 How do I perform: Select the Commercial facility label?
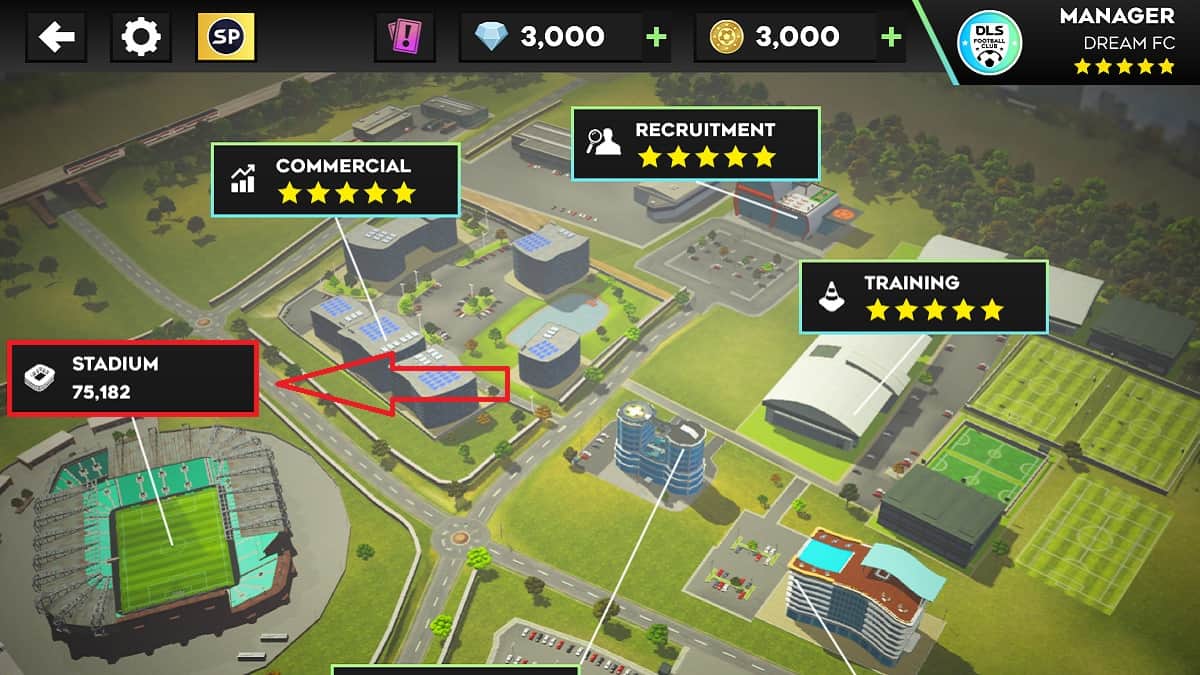tap(335, 179)
